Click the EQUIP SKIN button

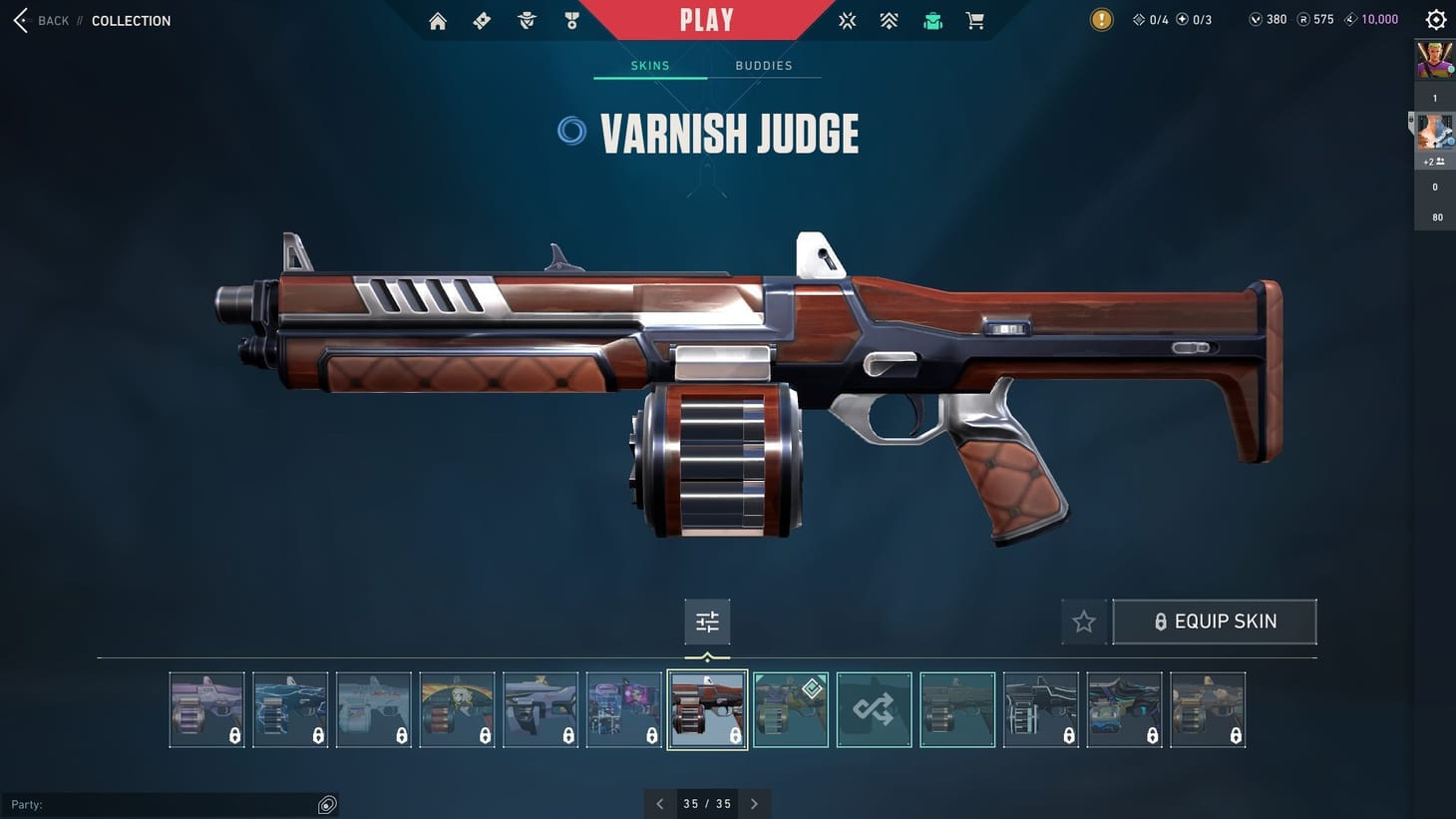click(x=1215, y=620)
